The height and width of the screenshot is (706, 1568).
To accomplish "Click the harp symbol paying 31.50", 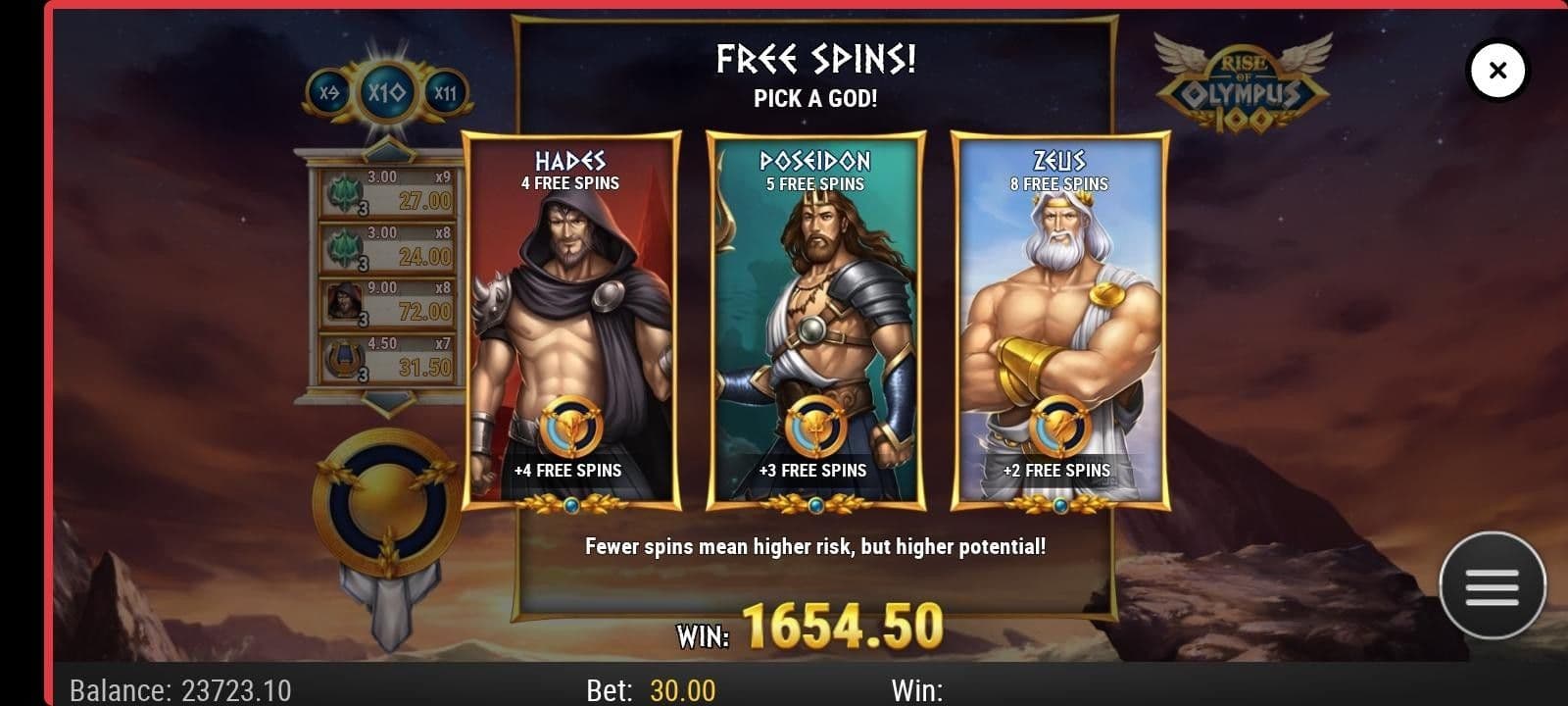I will [x=343, y=358].
